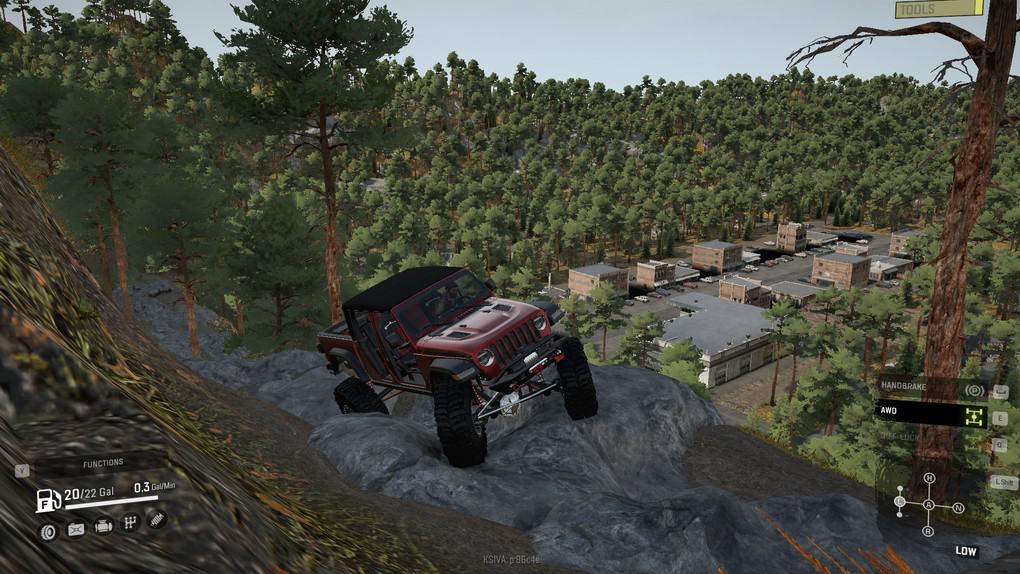Select the engine status icon

pyautogui.click(x=103, y=526)
